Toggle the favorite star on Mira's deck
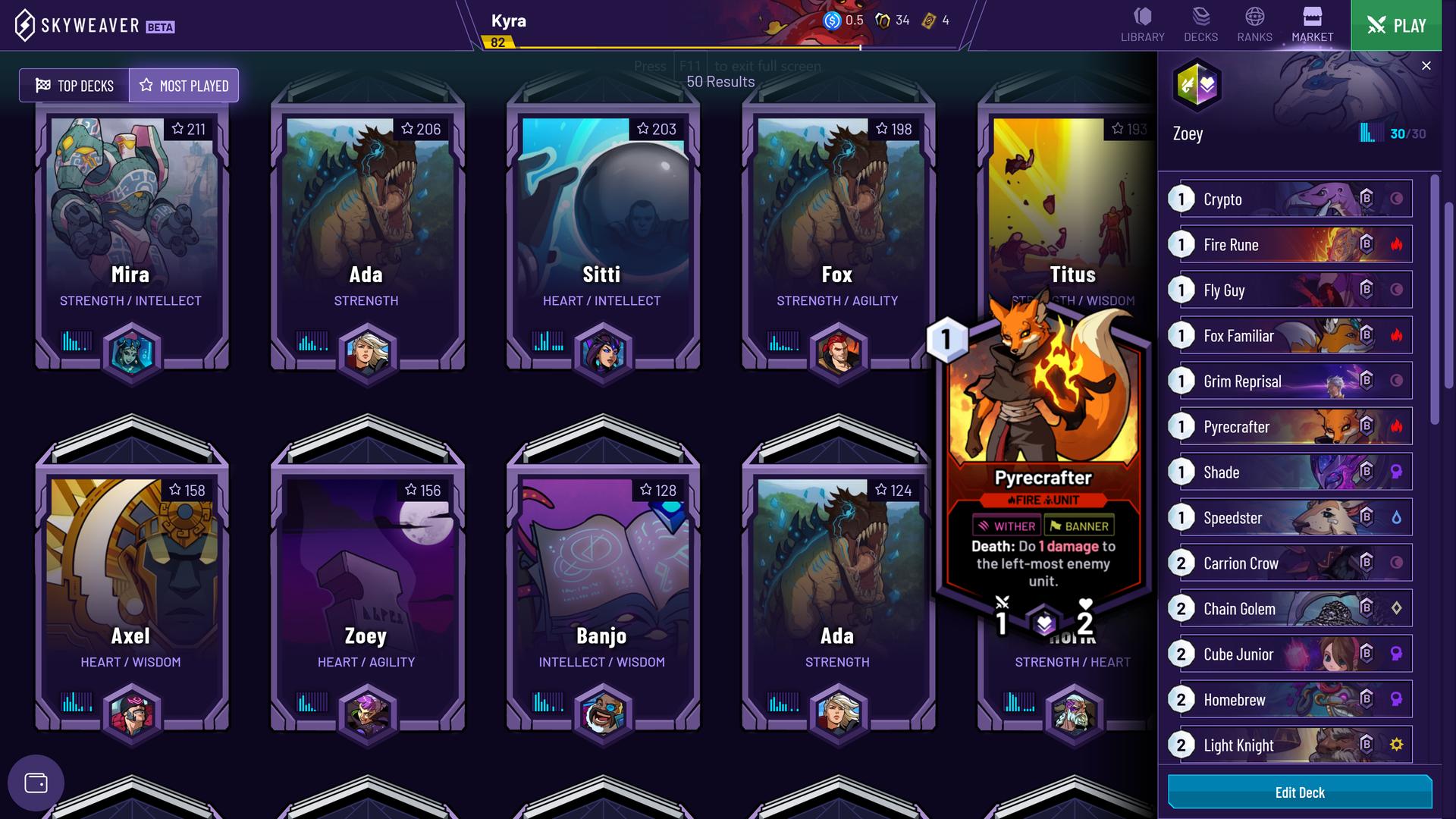This screenshot has height=819, width=1456. pos(177,129)
